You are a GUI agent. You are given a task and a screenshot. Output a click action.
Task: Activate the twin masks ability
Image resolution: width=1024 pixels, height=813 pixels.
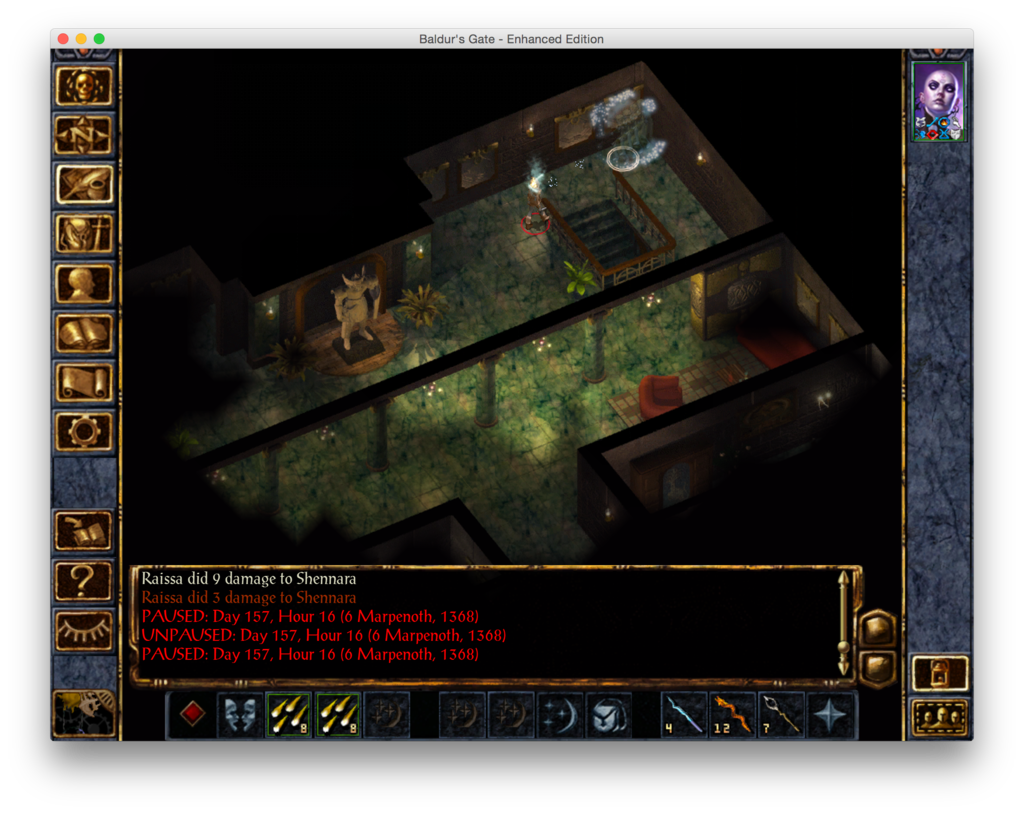click(x=241, y=715)
